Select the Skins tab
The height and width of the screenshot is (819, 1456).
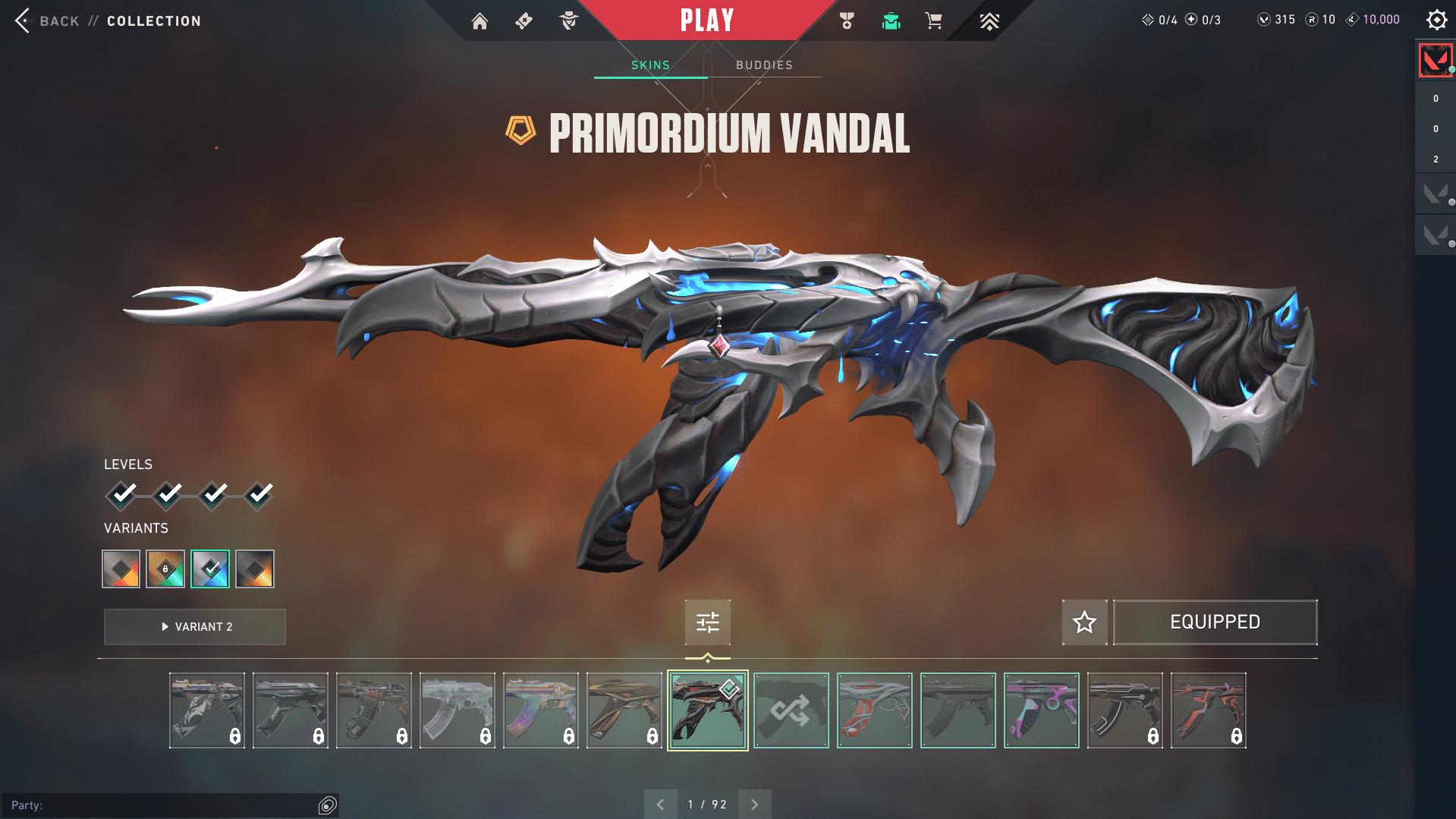tap(650, 65)
